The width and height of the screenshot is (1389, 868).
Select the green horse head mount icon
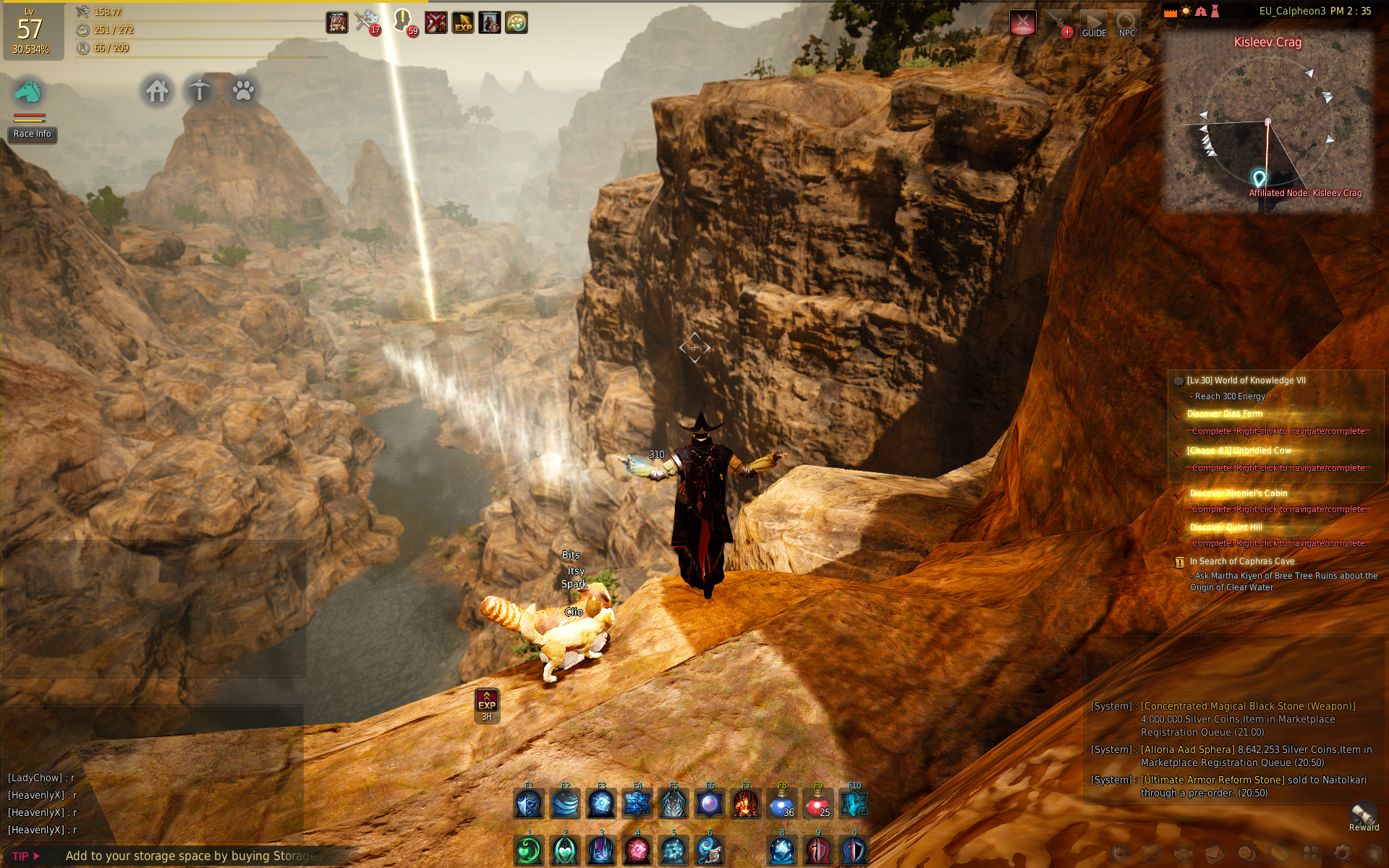28,92
